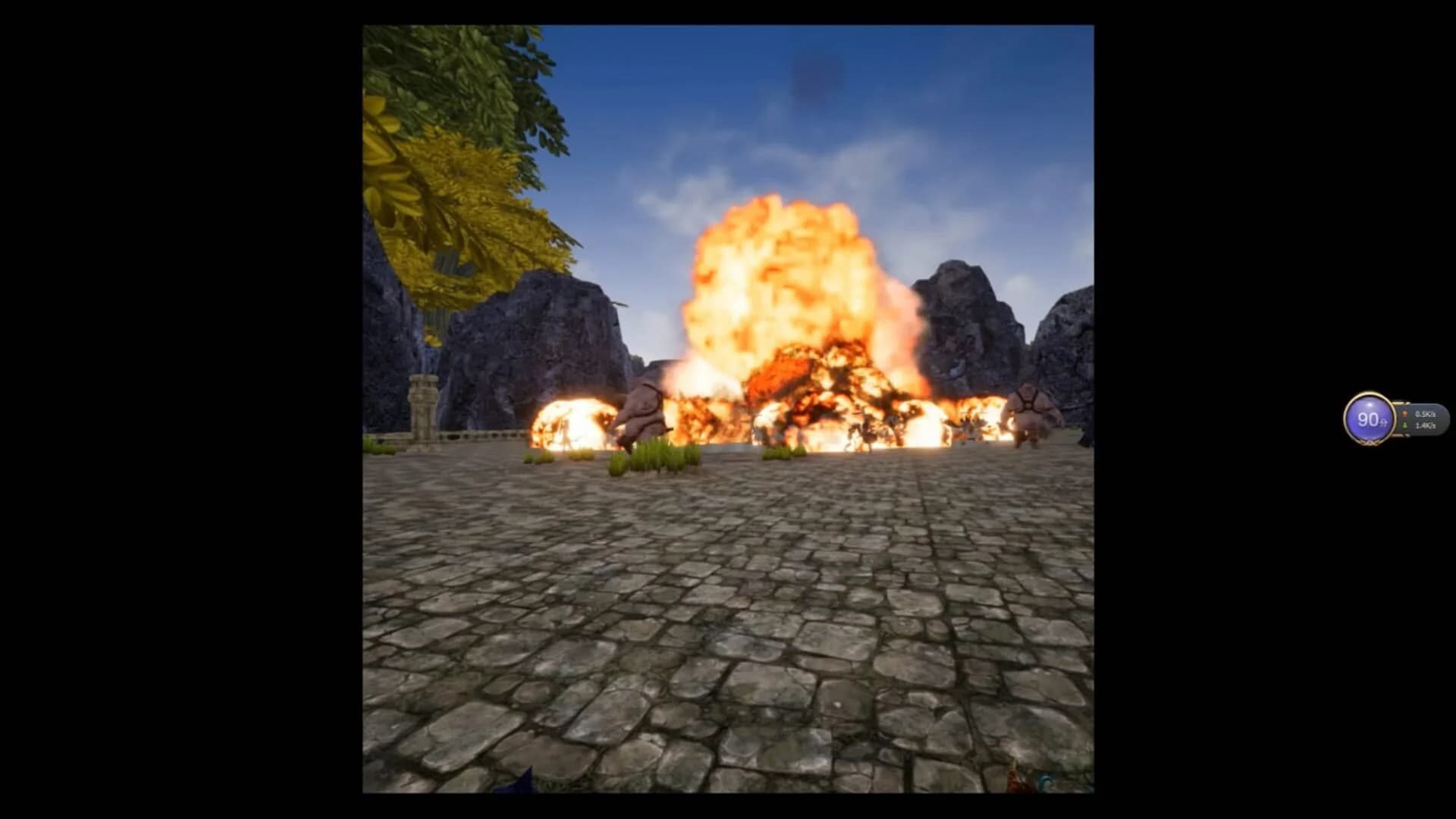Viewport: 1456px width, 819px height.
Task: Click the green download speed arrow
Action: pyautogui.click(x=1404, y=425)
